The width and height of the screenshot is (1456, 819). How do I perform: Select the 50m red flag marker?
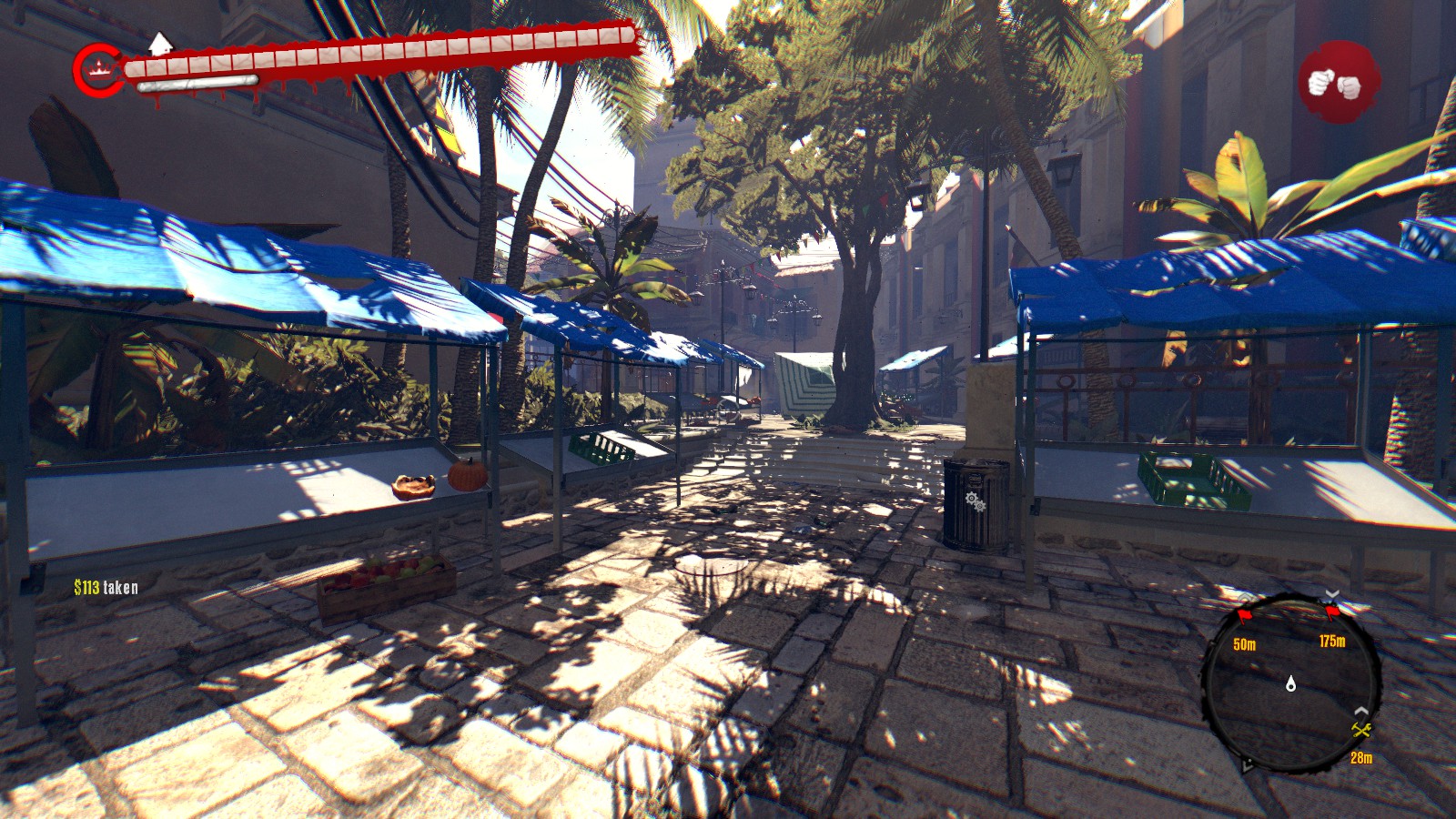(x=1244, y=617)
